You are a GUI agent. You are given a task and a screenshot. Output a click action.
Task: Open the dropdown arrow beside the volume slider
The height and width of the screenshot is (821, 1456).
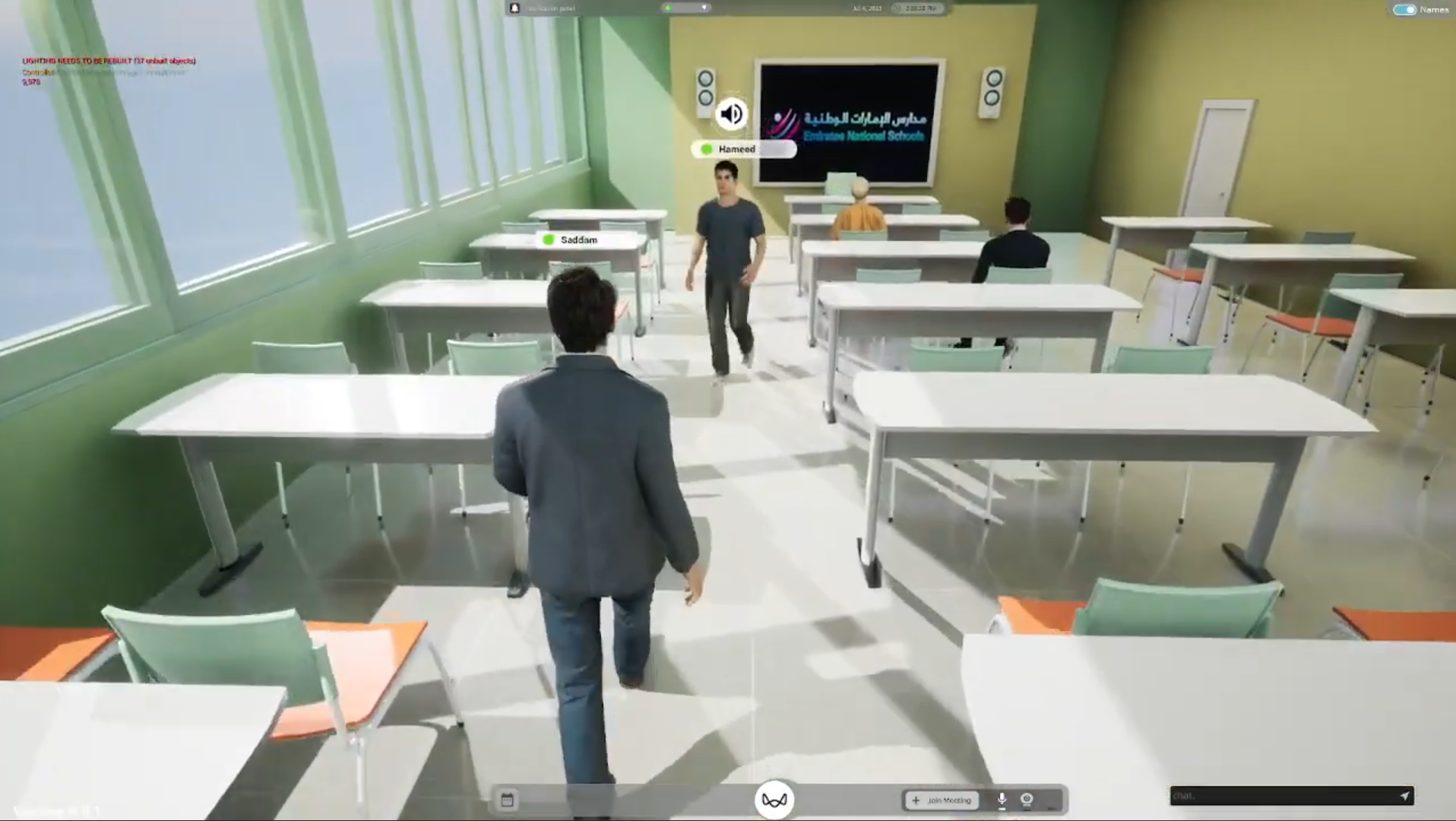coord(704,8)
